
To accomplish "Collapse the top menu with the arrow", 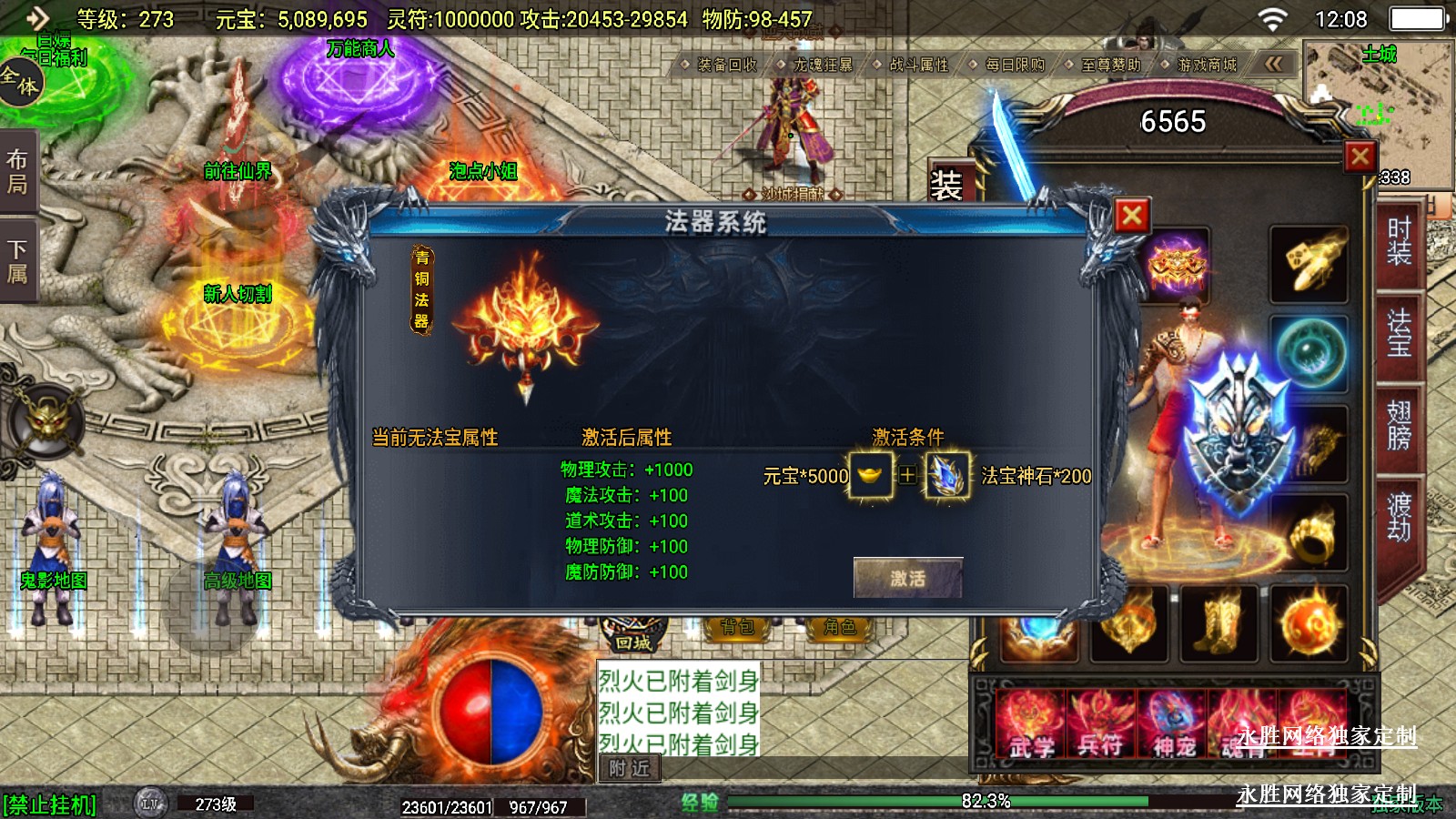I will pos(1273,64).
